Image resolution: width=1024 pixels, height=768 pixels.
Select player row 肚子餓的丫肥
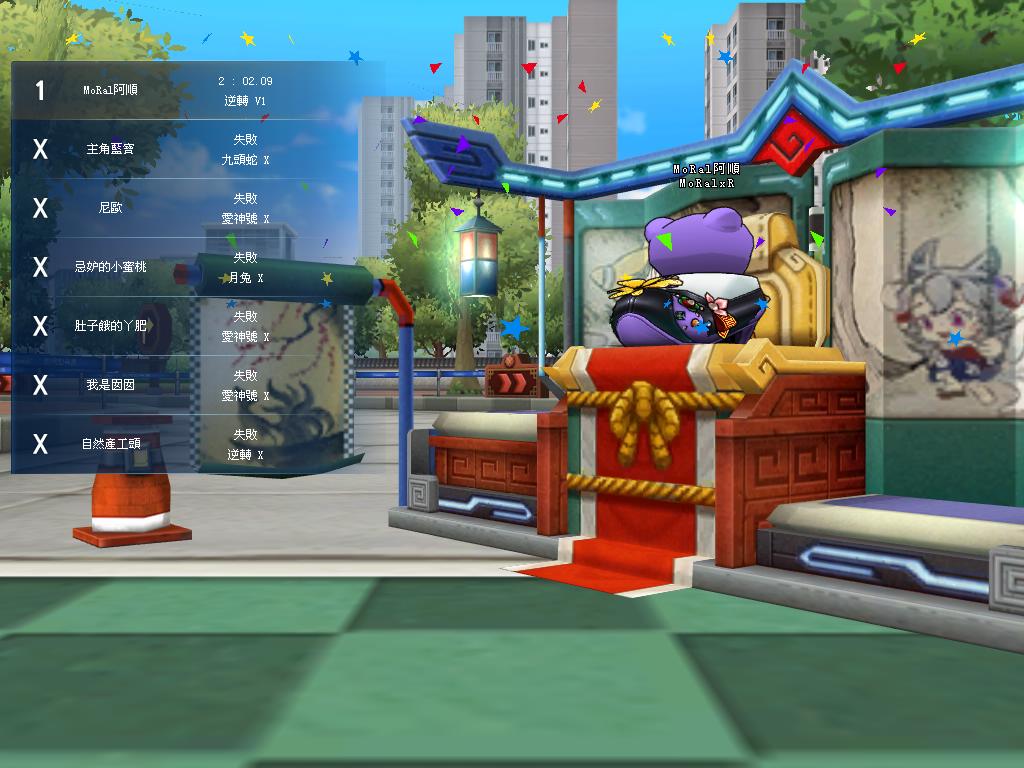(x=197, y=326)
